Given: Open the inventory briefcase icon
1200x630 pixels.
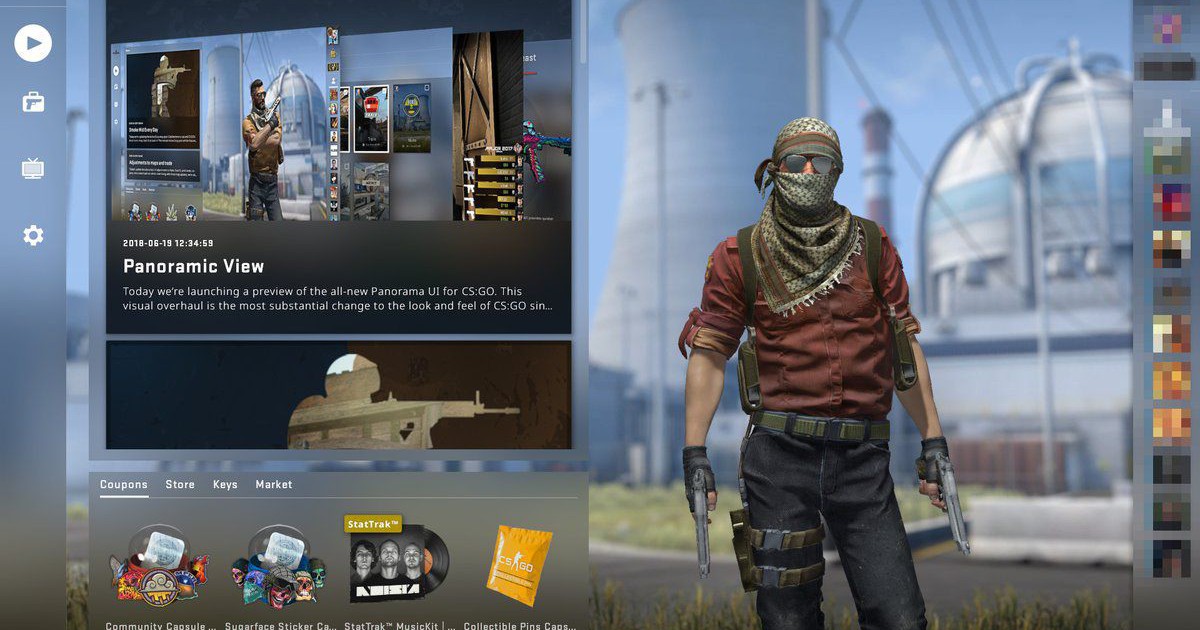Looking at the screenshot, I should [33, 102].
